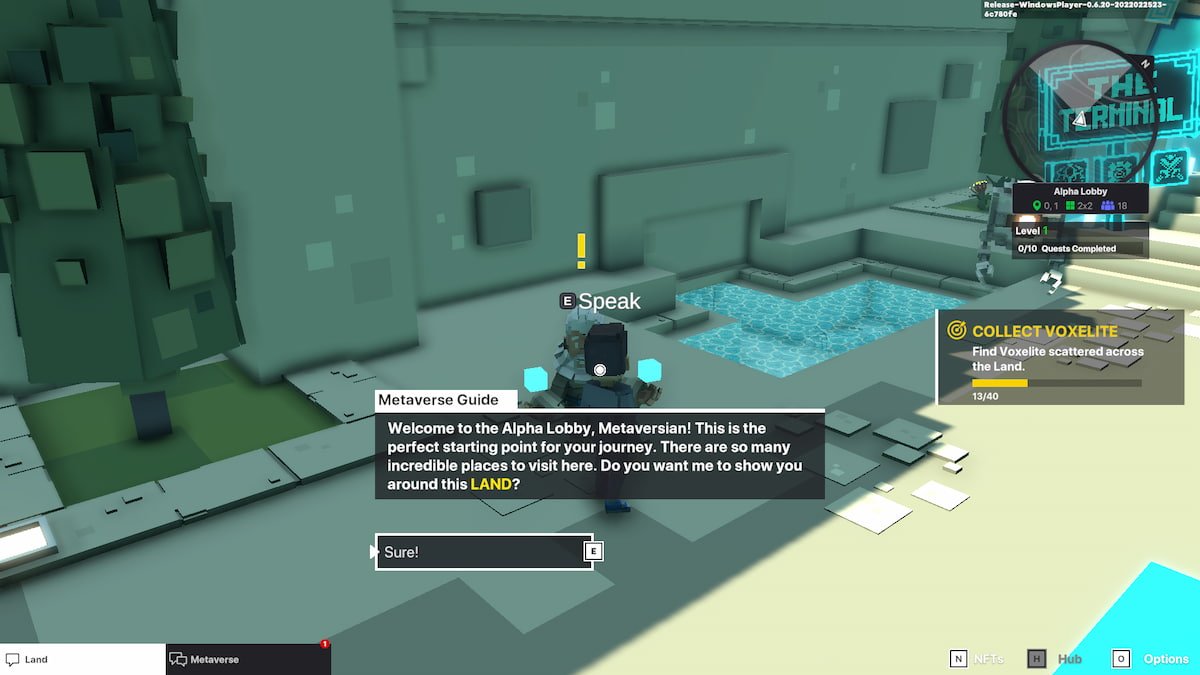Show the quests completed level panel

[1080, 240]
